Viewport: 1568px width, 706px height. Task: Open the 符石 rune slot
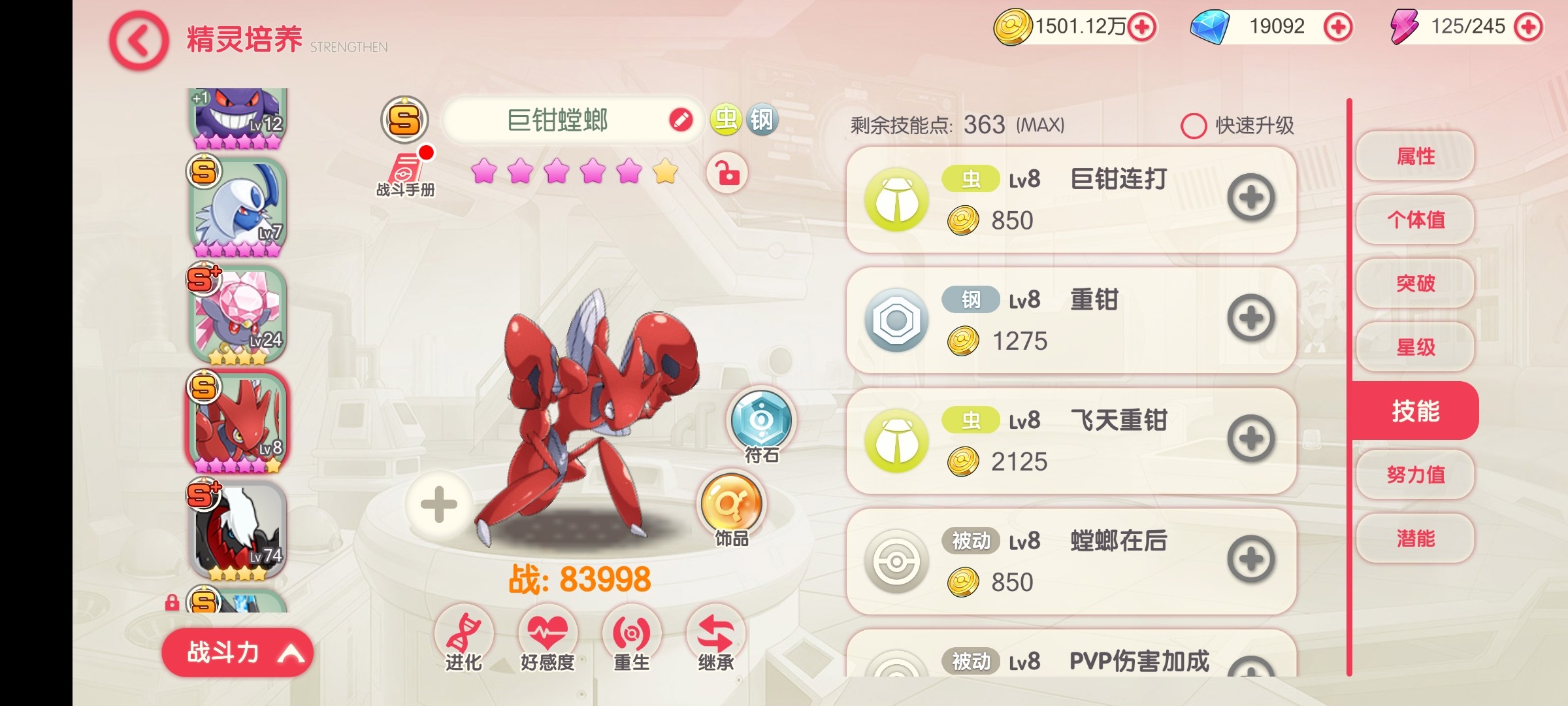coord(761,422)
